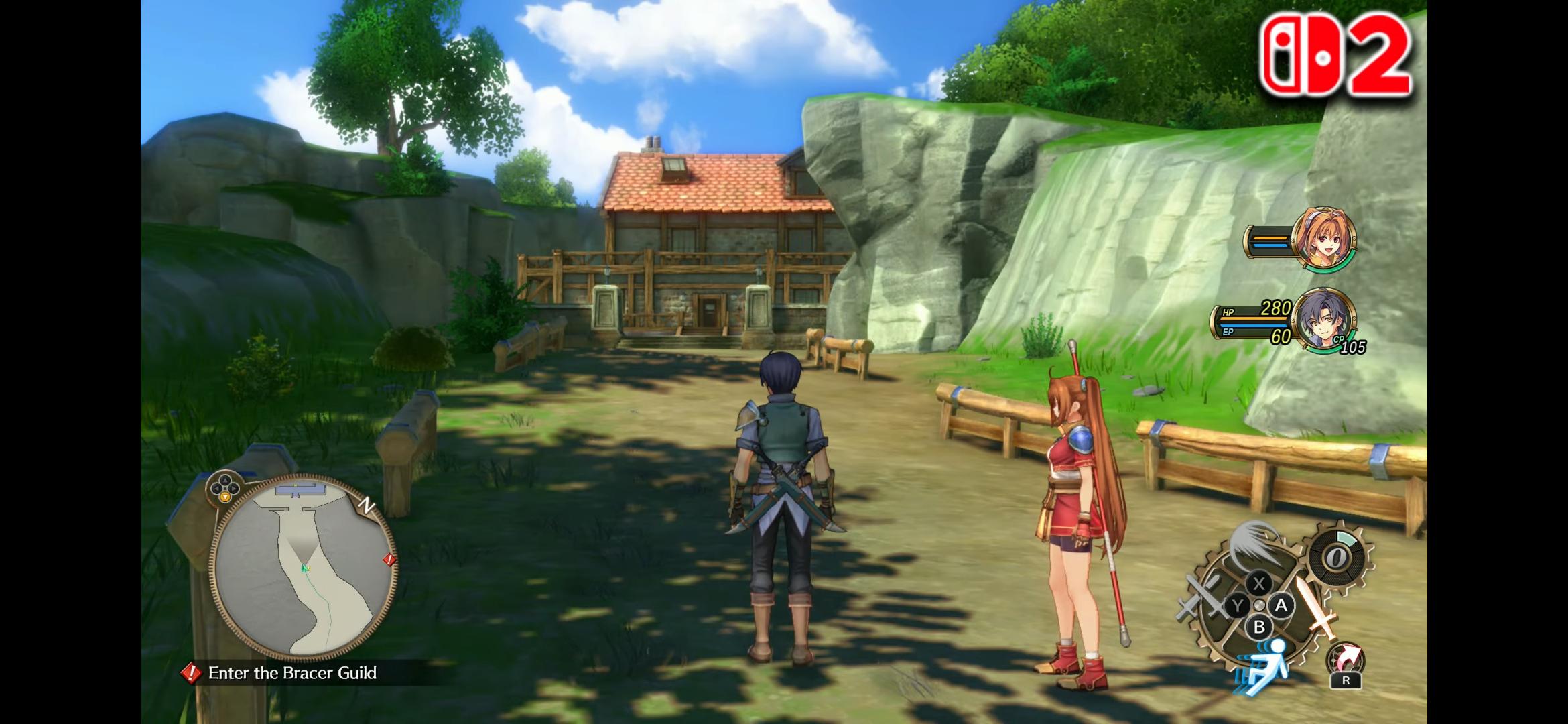Select the red quest marker on minimap edge

389,560
